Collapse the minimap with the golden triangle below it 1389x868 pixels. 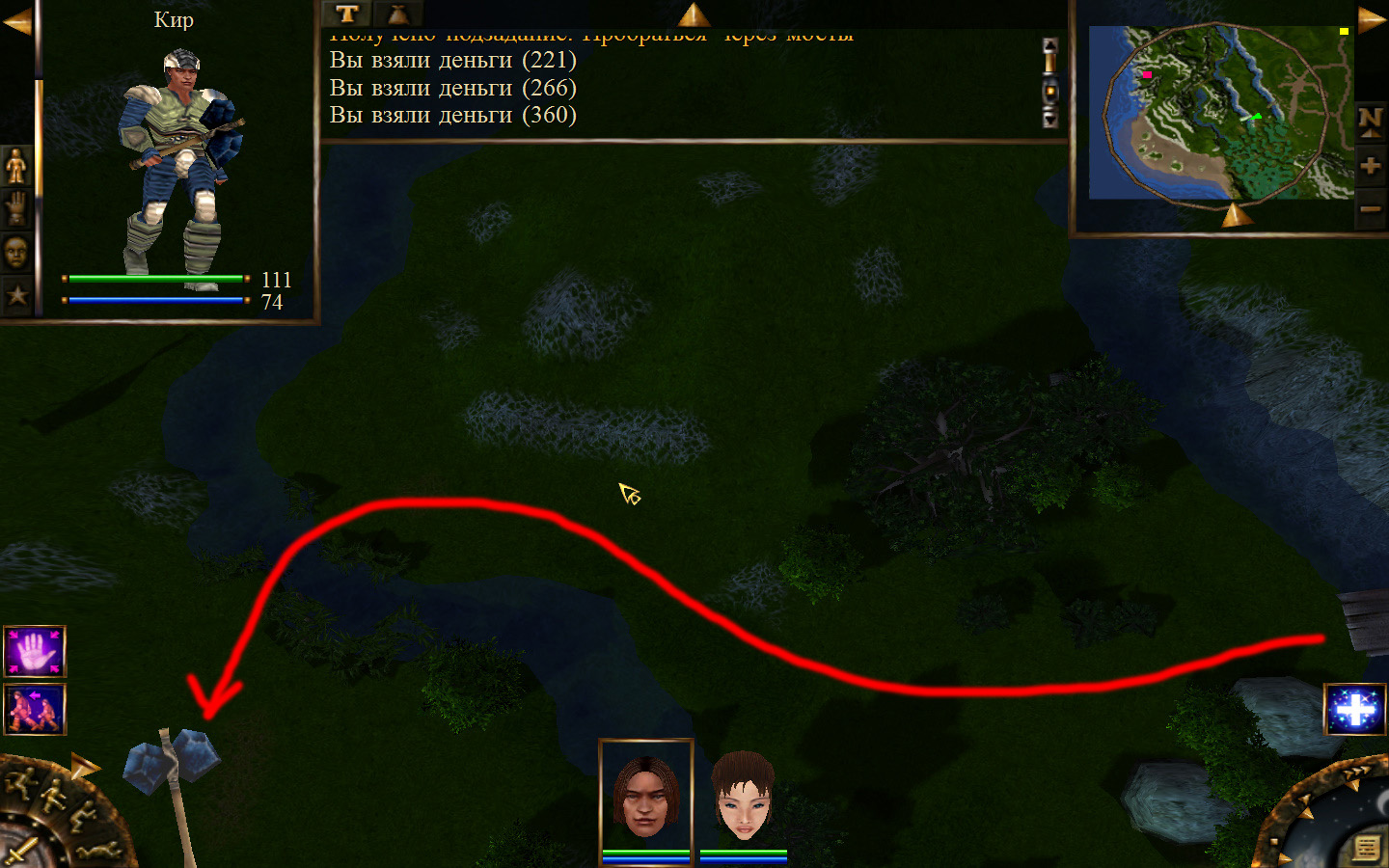tap(1236, 215)
